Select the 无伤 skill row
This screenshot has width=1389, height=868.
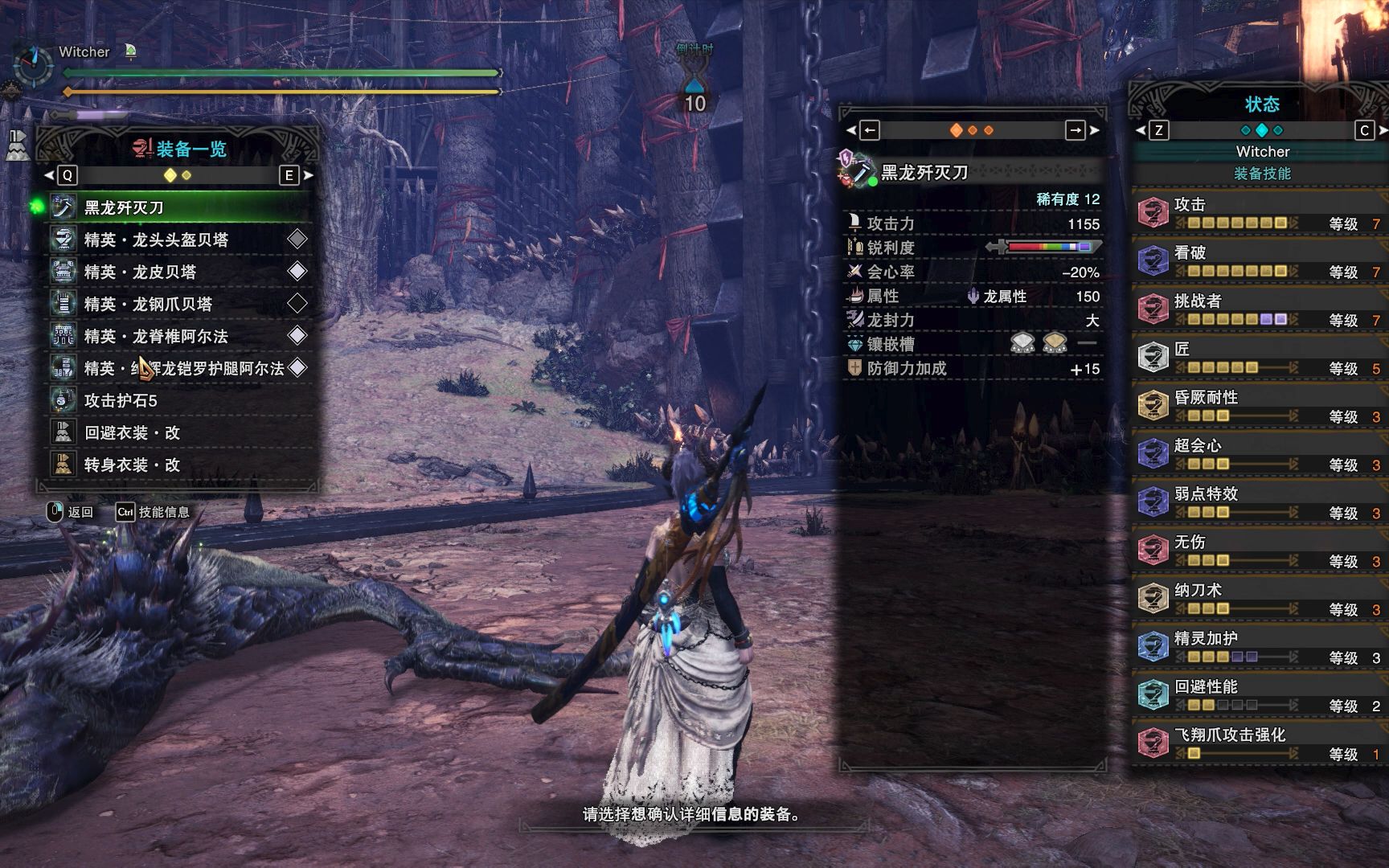1258,551
